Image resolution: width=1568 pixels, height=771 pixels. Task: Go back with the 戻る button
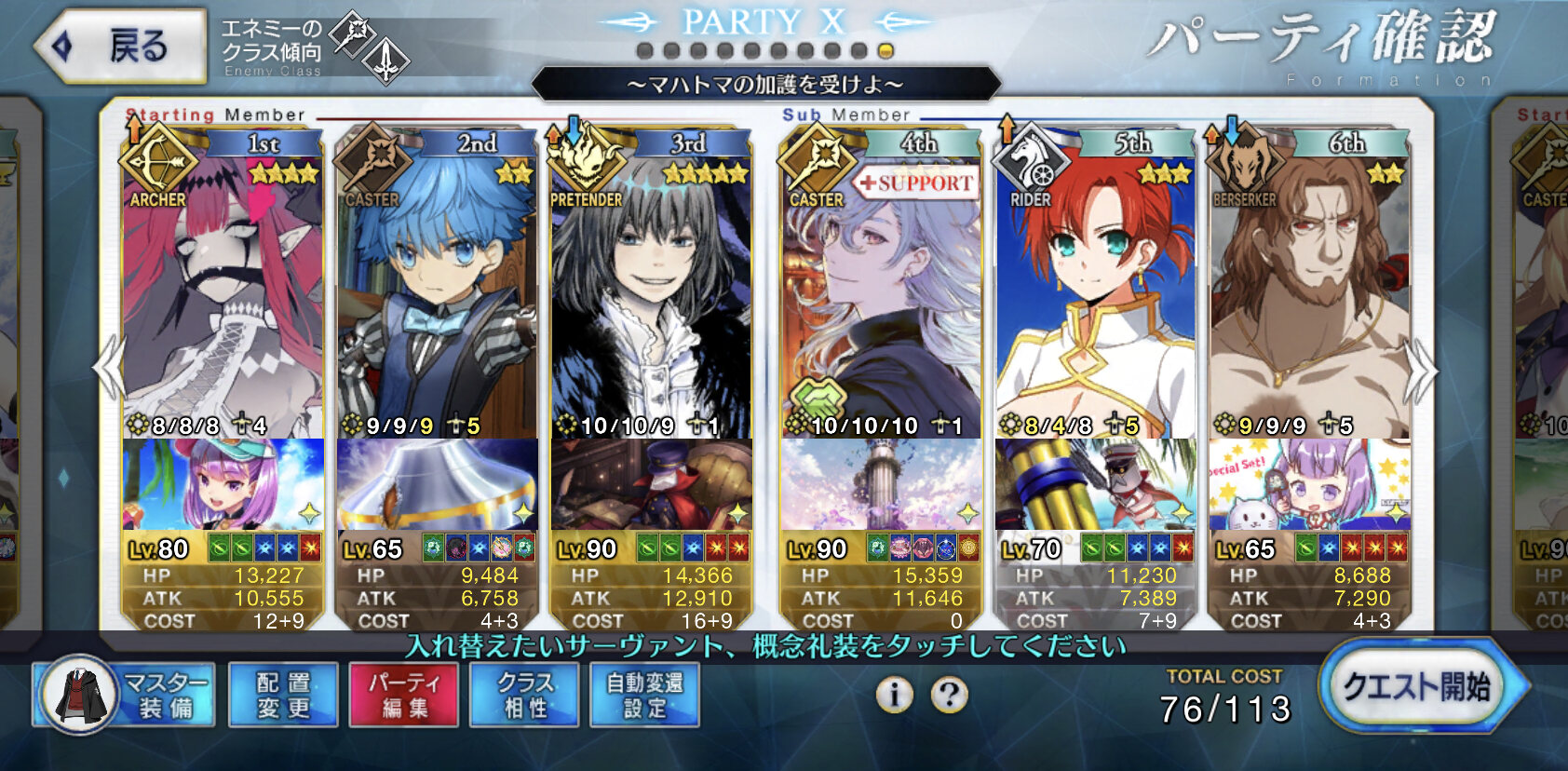tap(119, 46)
